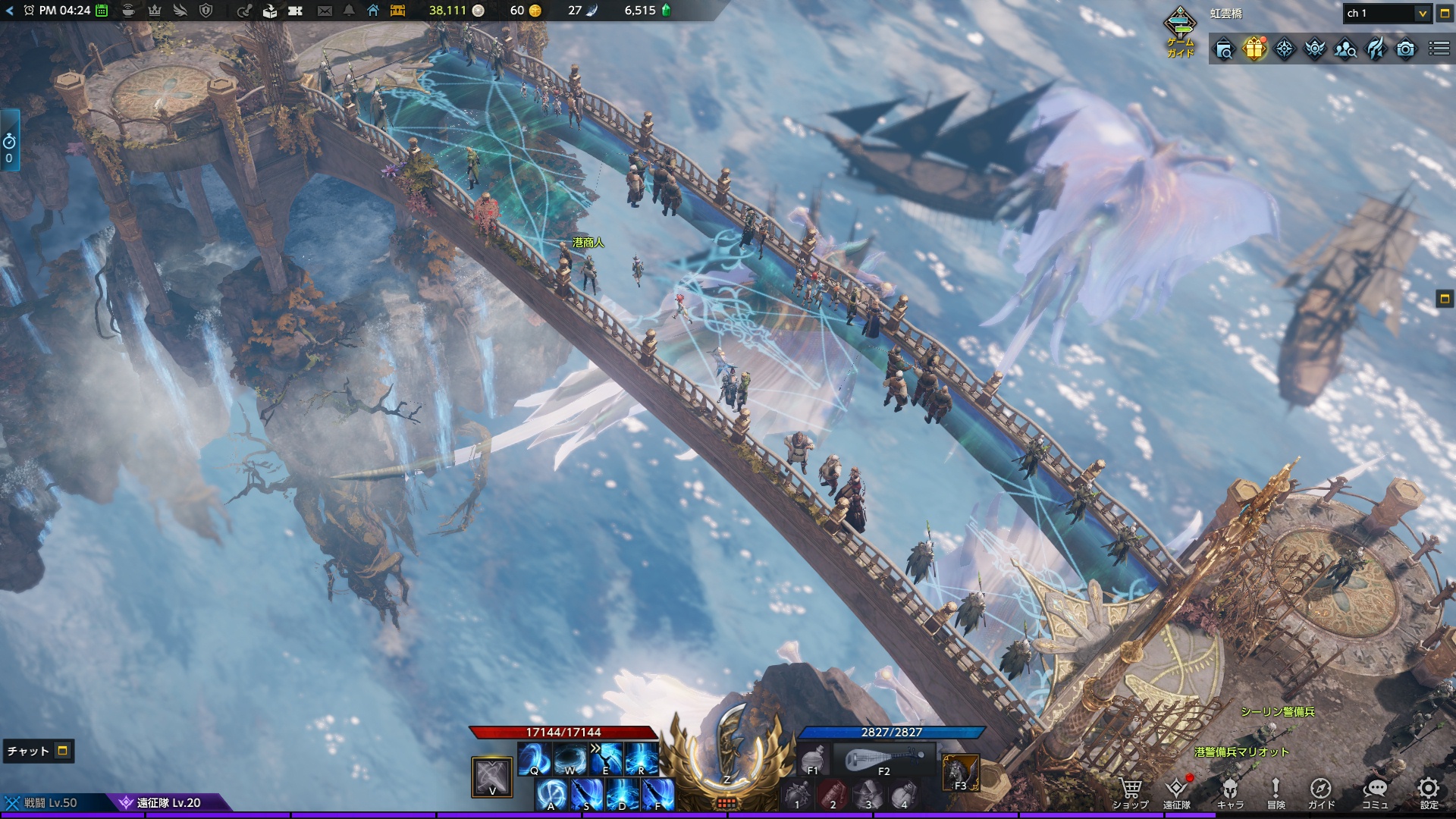Claim rewards from the golden gift box icon
The height and width of the screenshot is (819, 1456).
click(1254, 49)
